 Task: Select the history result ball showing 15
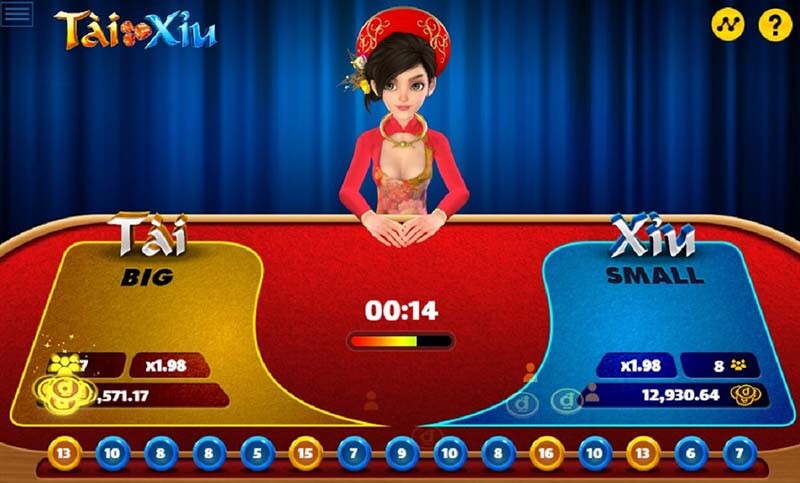(306, 453)
